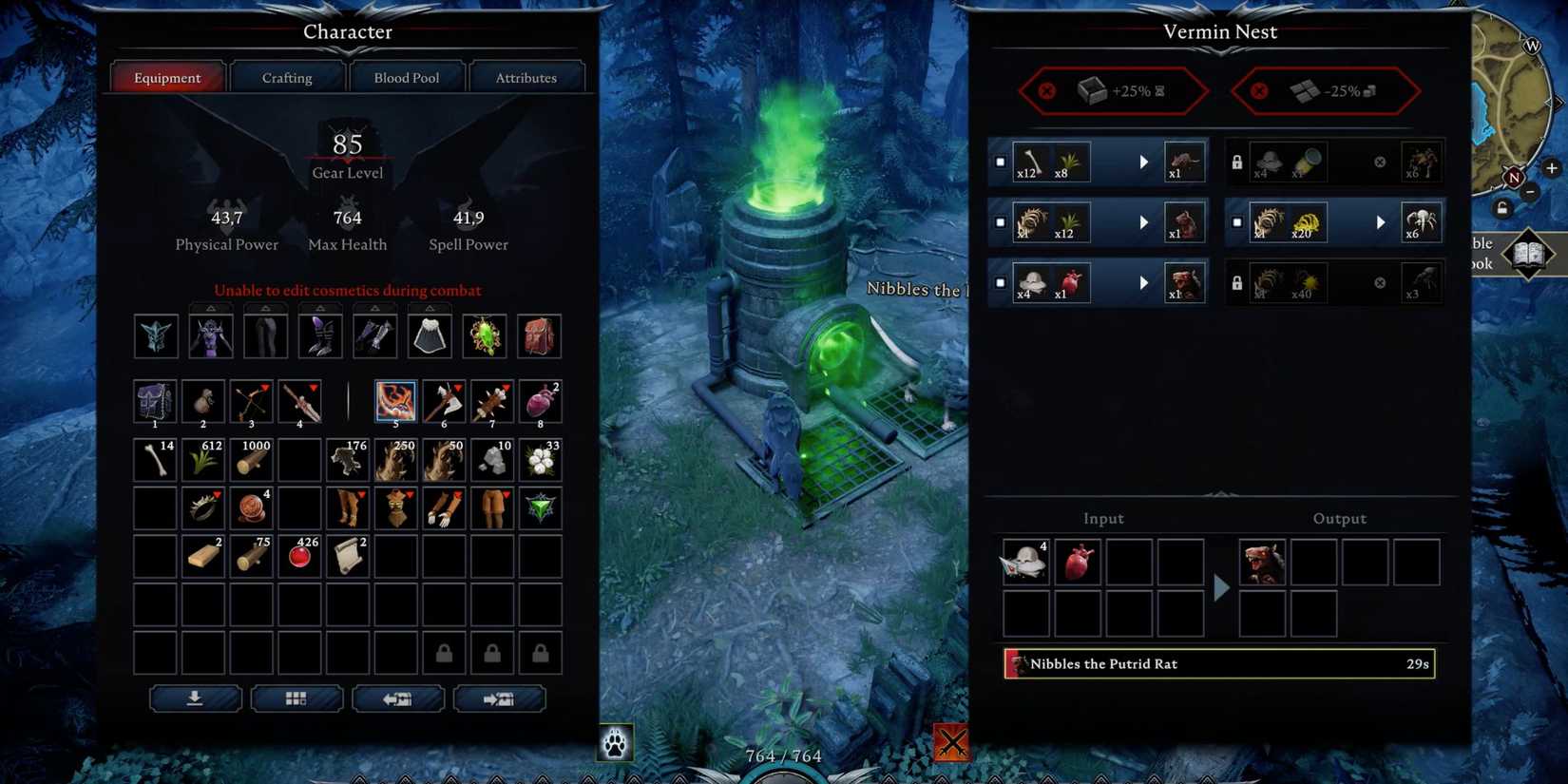Check the fish bone and rat recipe checkbox

(x=1001, y=222)
